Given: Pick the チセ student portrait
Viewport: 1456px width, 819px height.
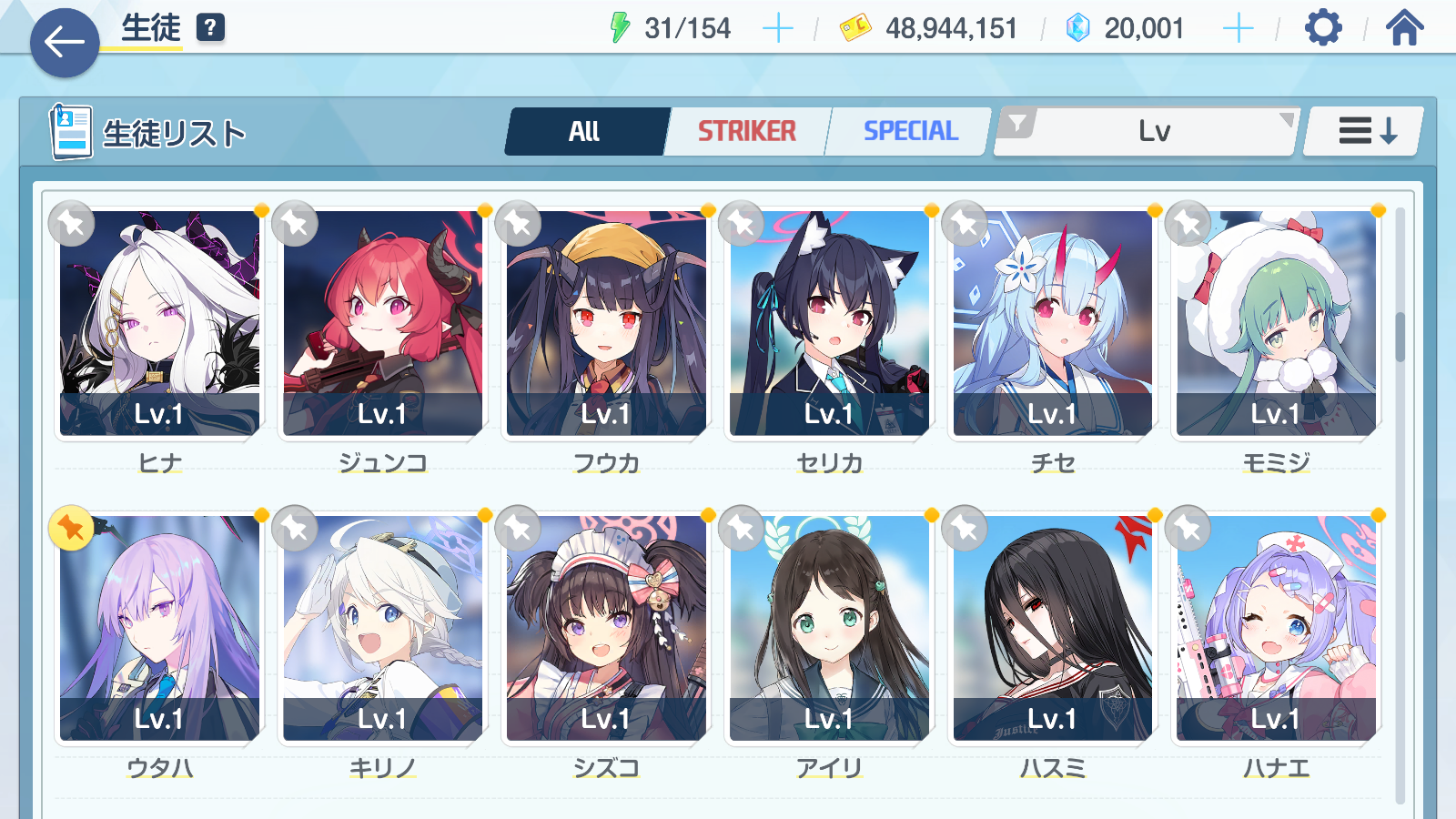Looking at the screenshot, I should pos(1053,323).
